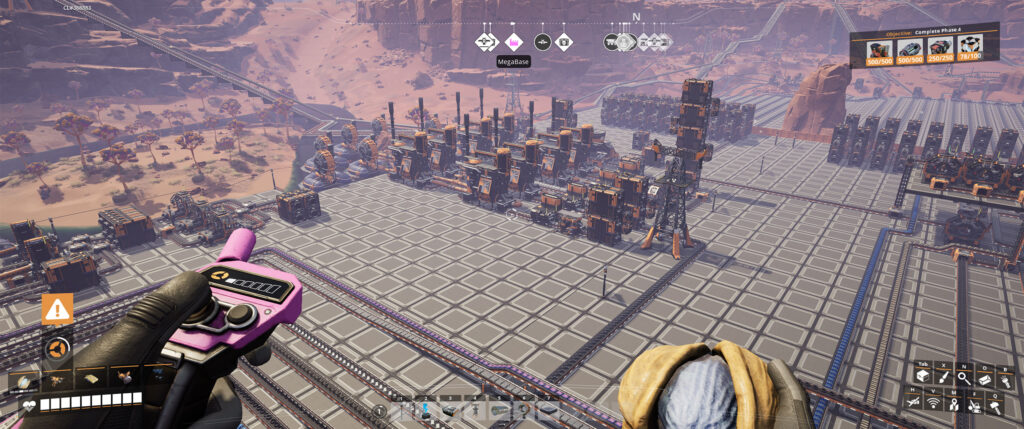Activate the paint brush customizer shortcut
Viewport: 1024px width, 429px height.
click(941, 378)
